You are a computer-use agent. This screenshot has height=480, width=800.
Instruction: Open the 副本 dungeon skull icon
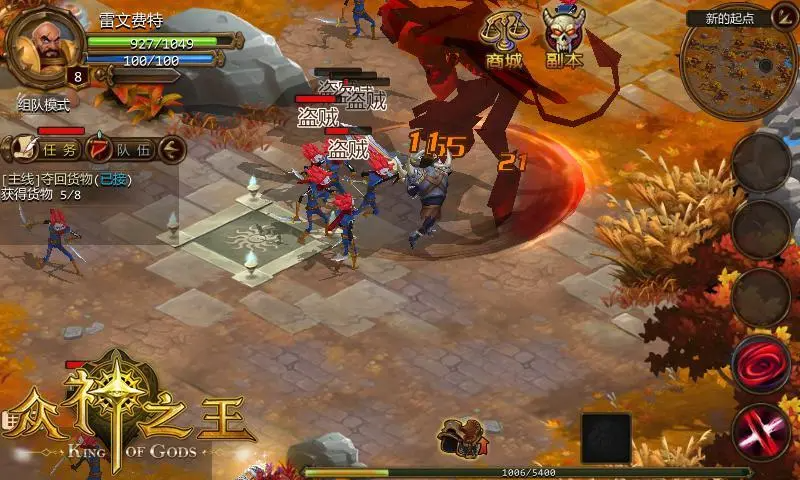click(565, 37)
